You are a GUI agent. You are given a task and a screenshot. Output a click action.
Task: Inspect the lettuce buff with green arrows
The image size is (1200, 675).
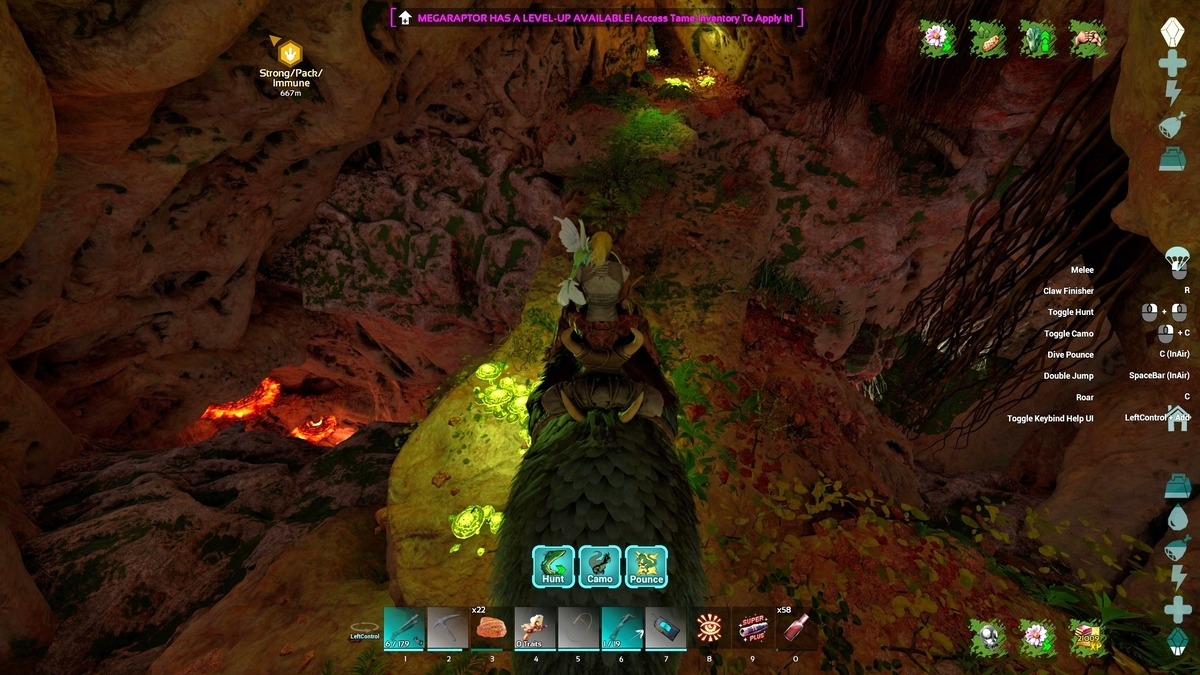pos(1038,39)
